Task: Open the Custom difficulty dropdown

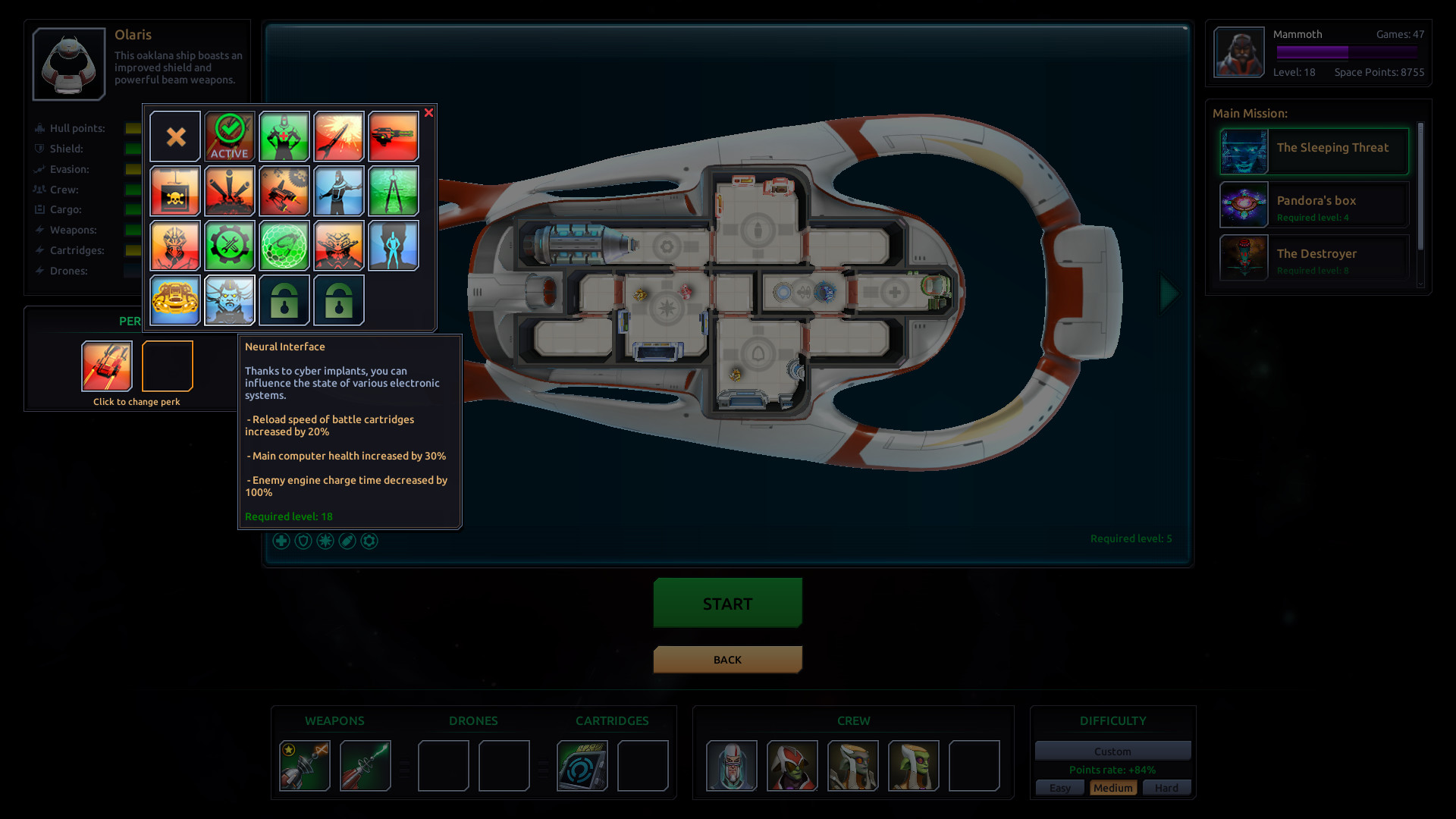Action: click(x=1112, y=751)
